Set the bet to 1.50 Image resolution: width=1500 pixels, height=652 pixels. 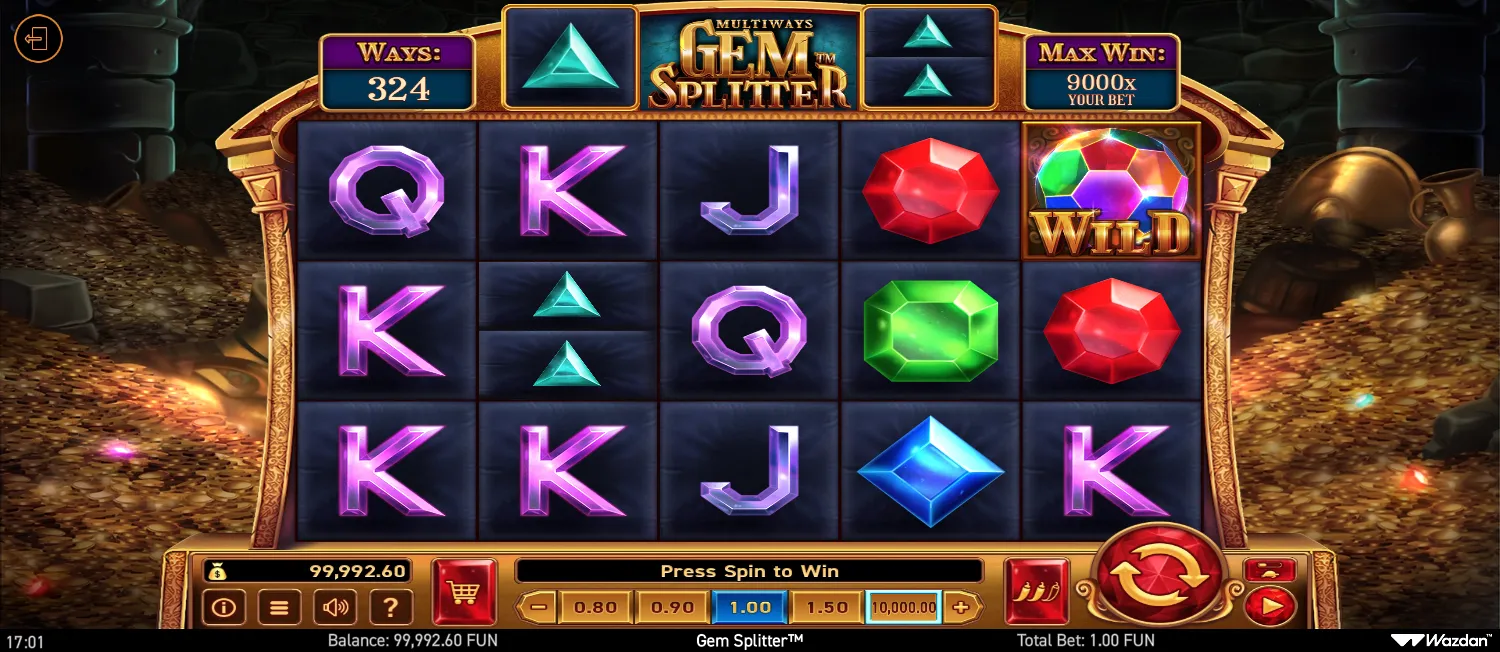click(x=827, y=607)
